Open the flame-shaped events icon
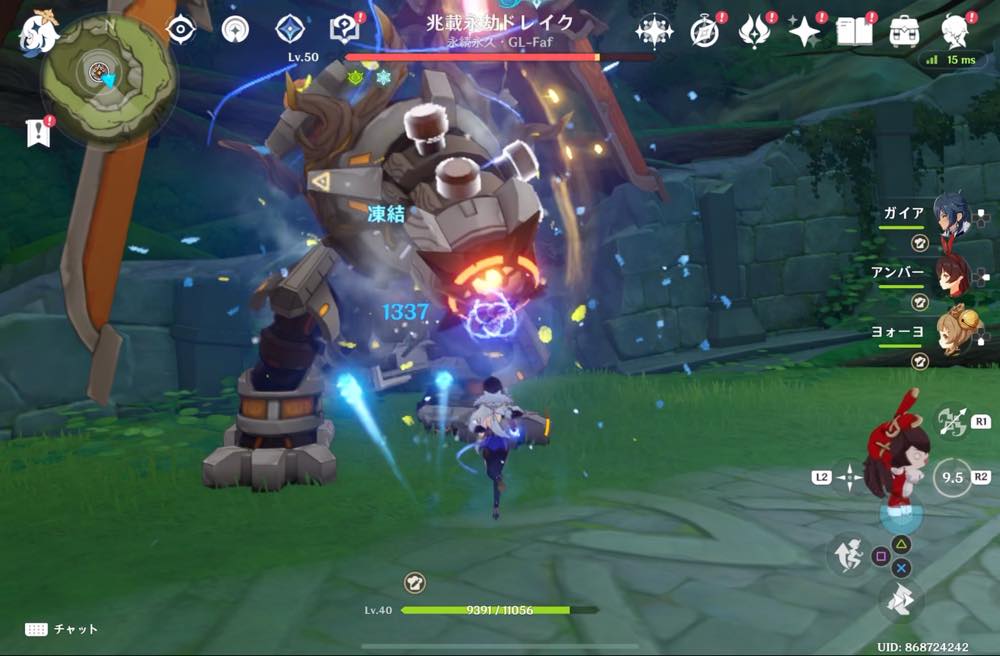 pos(752,32)
